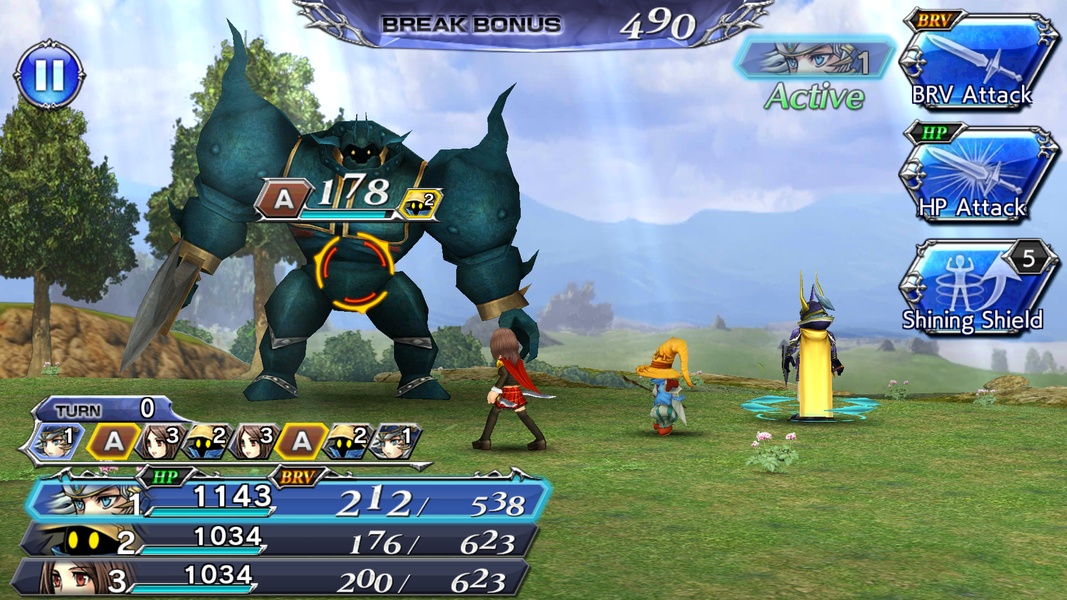Pause the battle with the pause button
Viewport: 1067px width, 600px height.
[49, 73]
